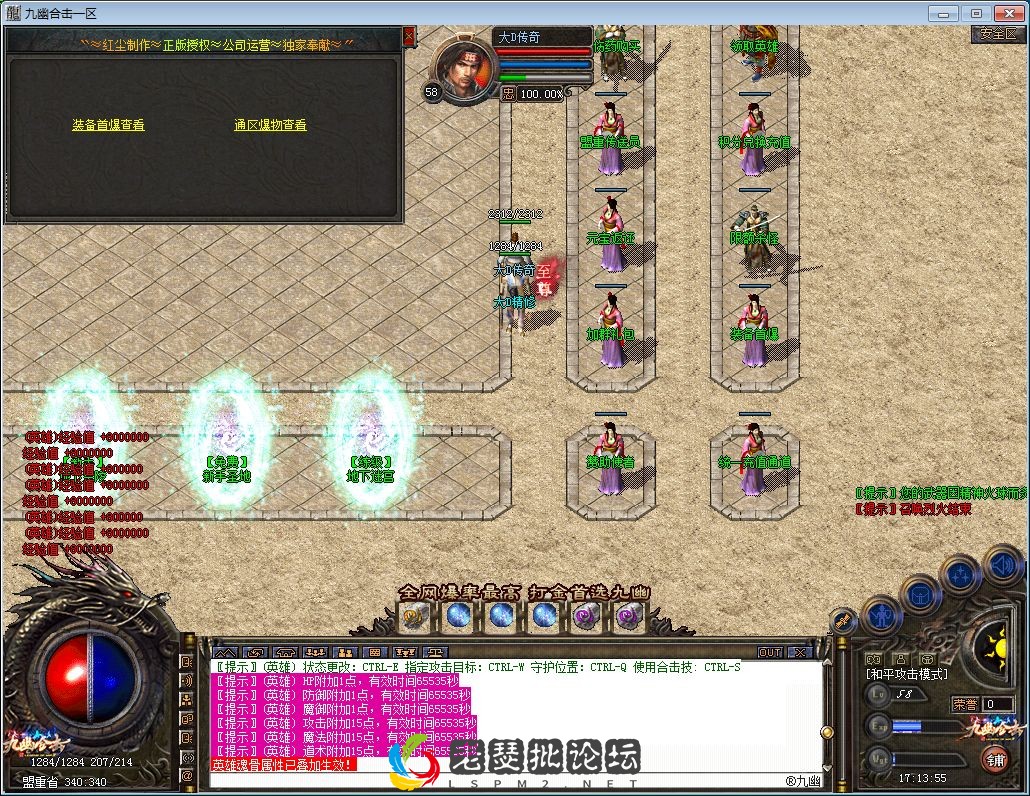Viewport: 1030px width, 796px height.
Task: Click the OUT button above the chat
Action: click(x=769, y=653)
